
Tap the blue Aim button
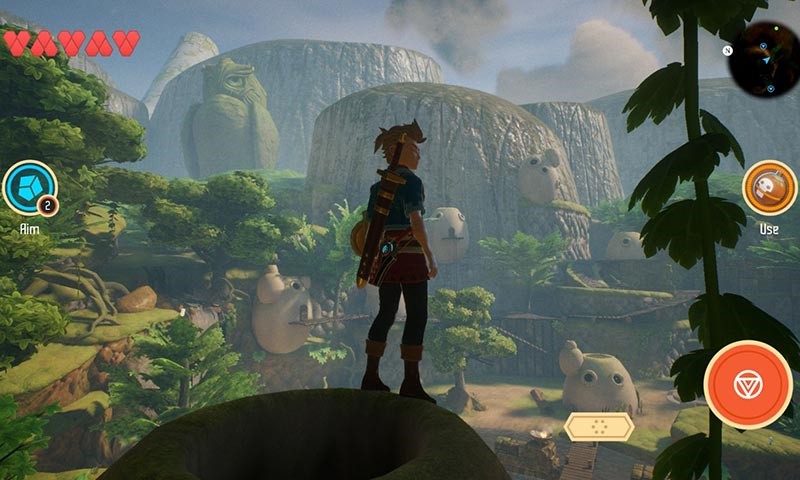click(29, 188)
